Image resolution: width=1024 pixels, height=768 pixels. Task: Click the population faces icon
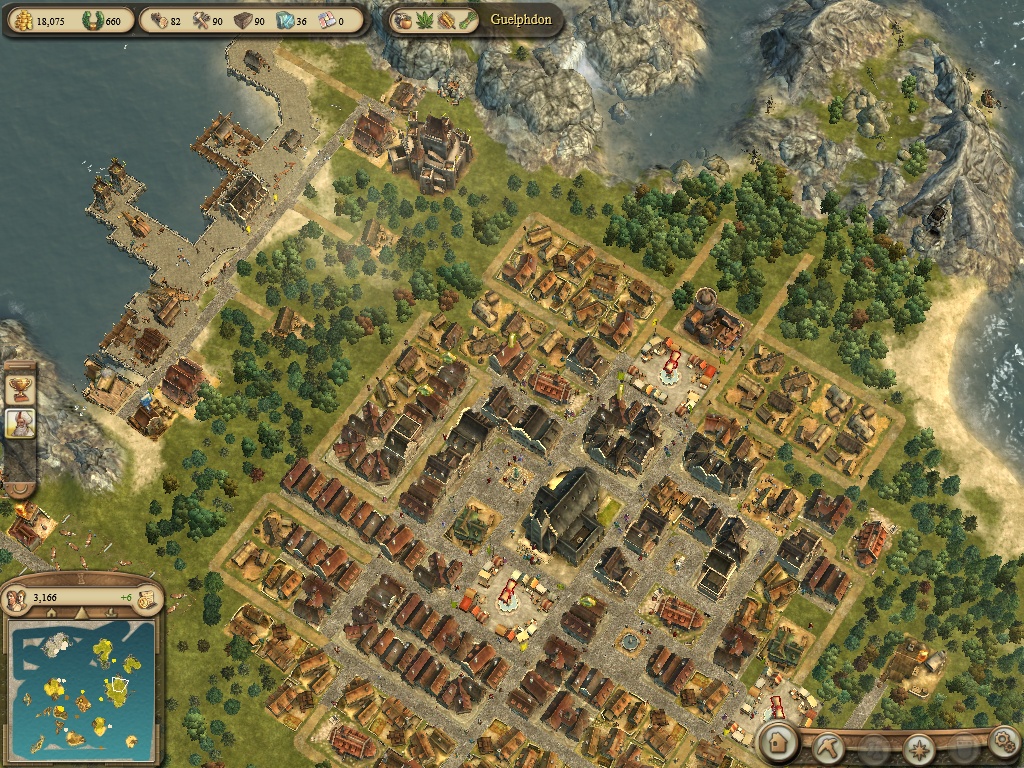click(x=17, y=599)
